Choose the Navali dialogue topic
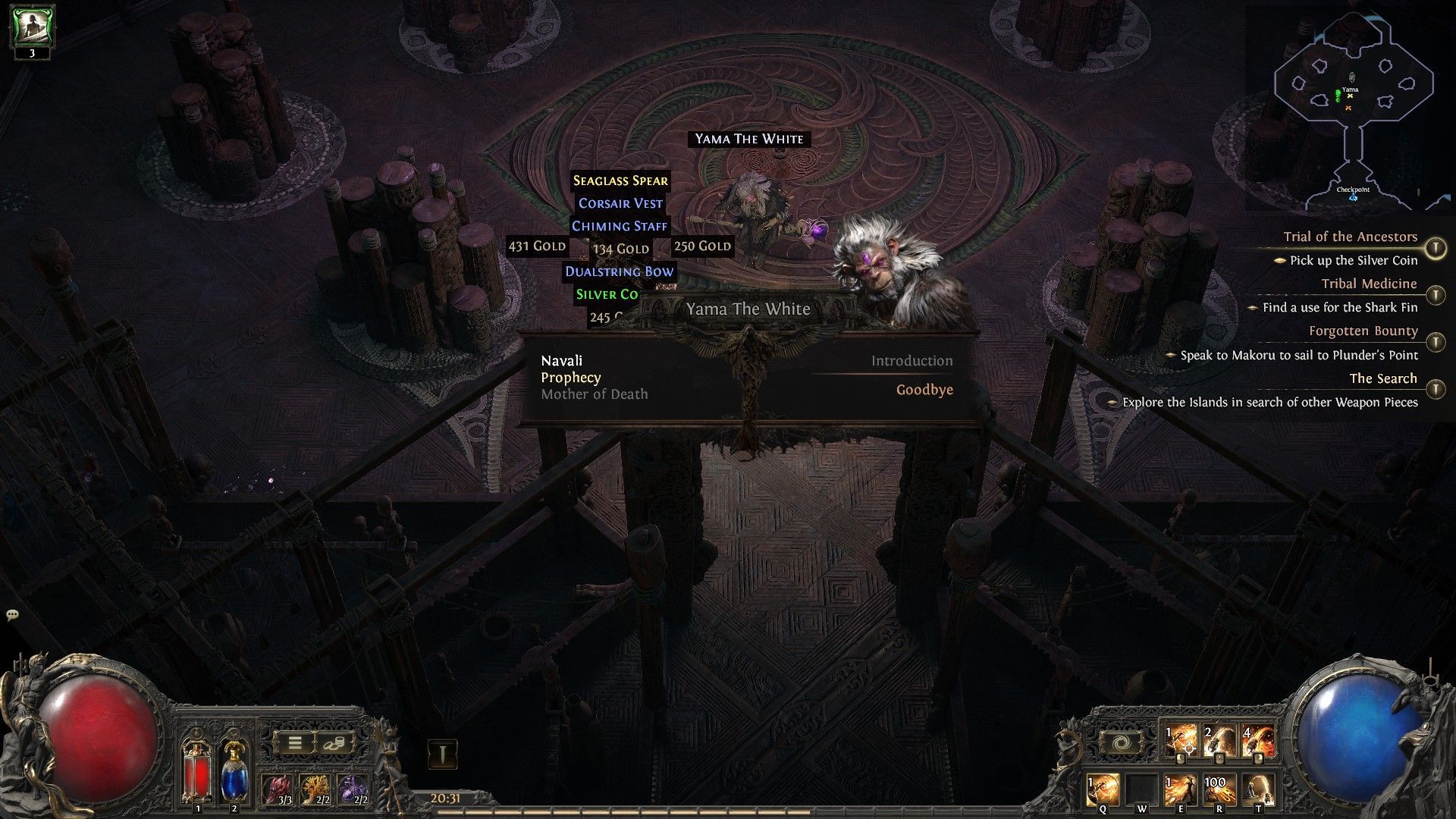 click(562, 361)
